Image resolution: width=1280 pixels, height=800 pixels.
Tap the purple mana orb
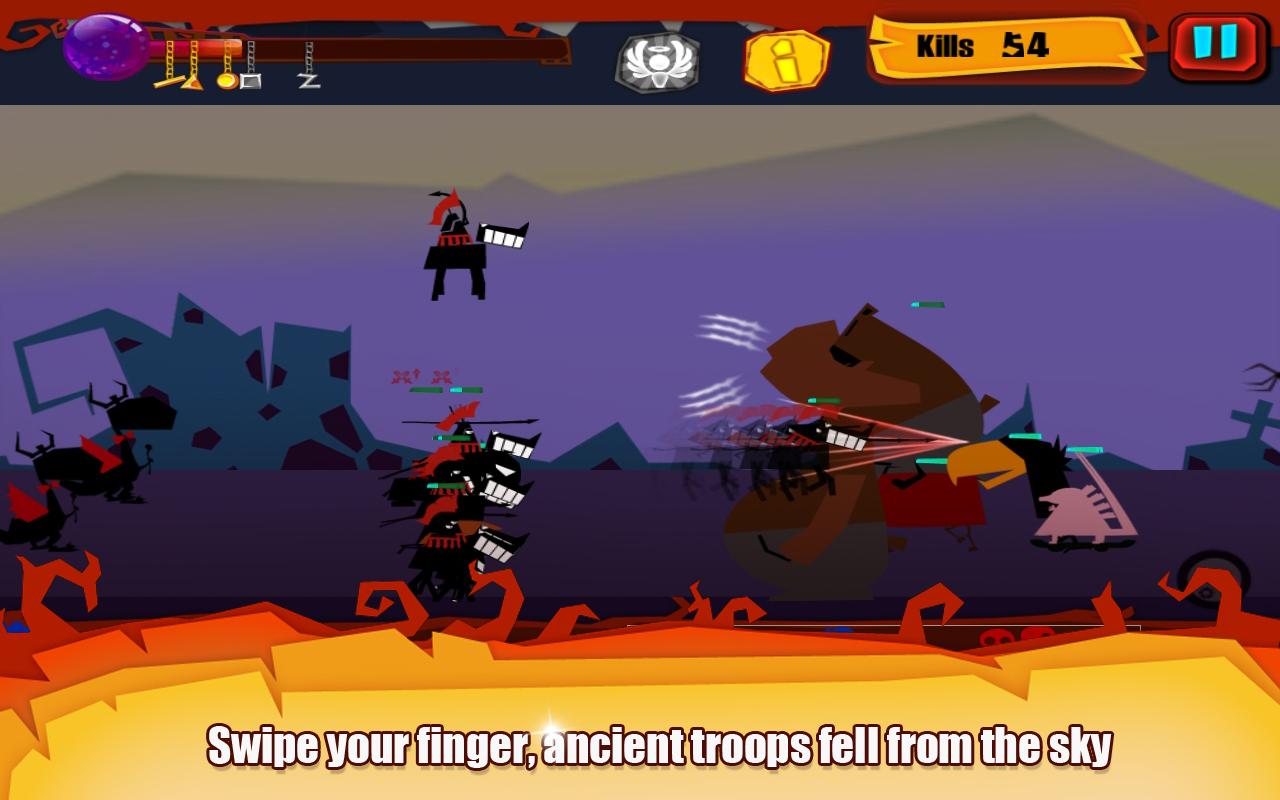[104, 46]
